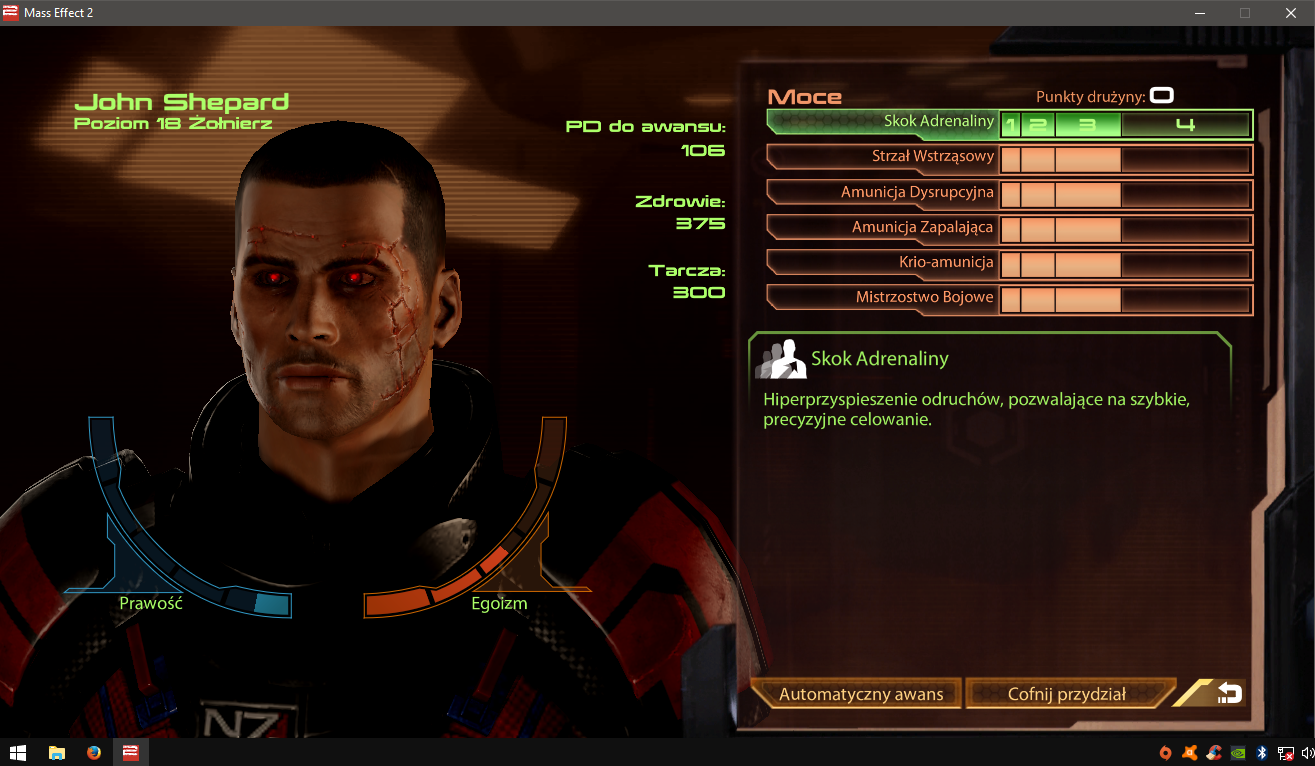1315x766 pixels.
Task: Open the browser from the taskbar
Action: (94, 753)
